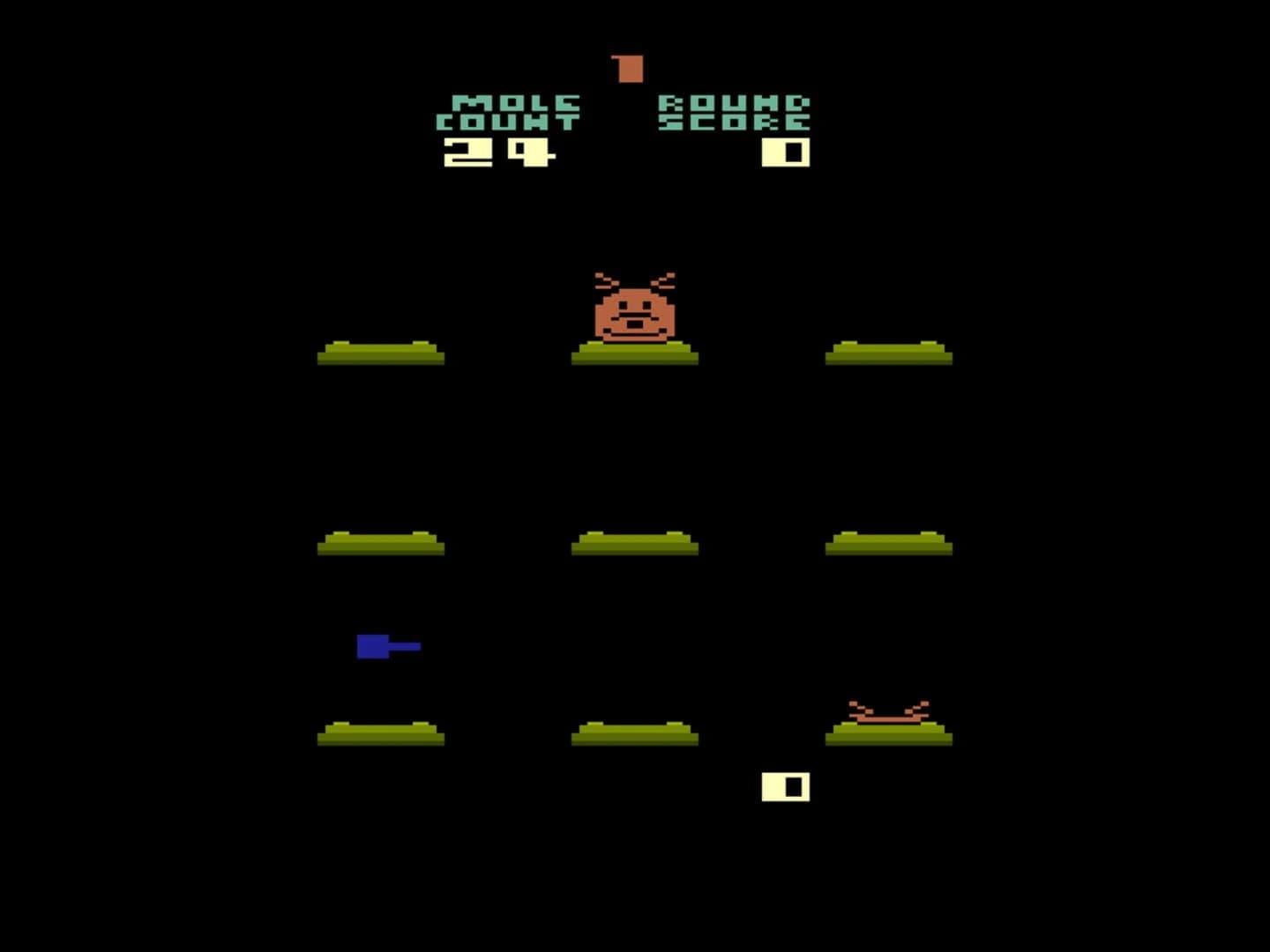Click the mole peeking from the top mound
Viewport: 1270px width, 952px height.
coord(634,309)
